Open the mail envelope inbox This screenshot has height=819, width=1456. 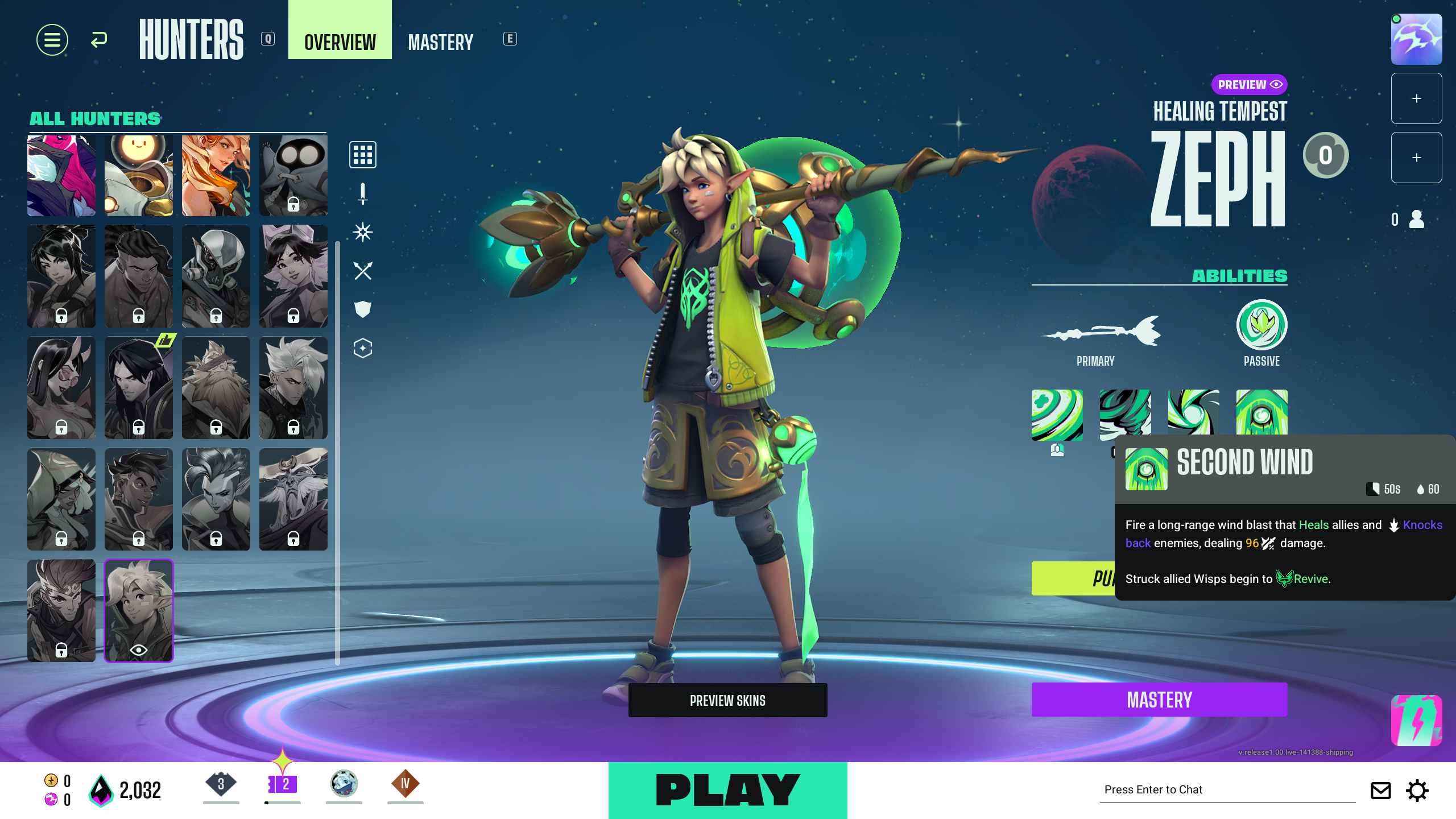1380,791
